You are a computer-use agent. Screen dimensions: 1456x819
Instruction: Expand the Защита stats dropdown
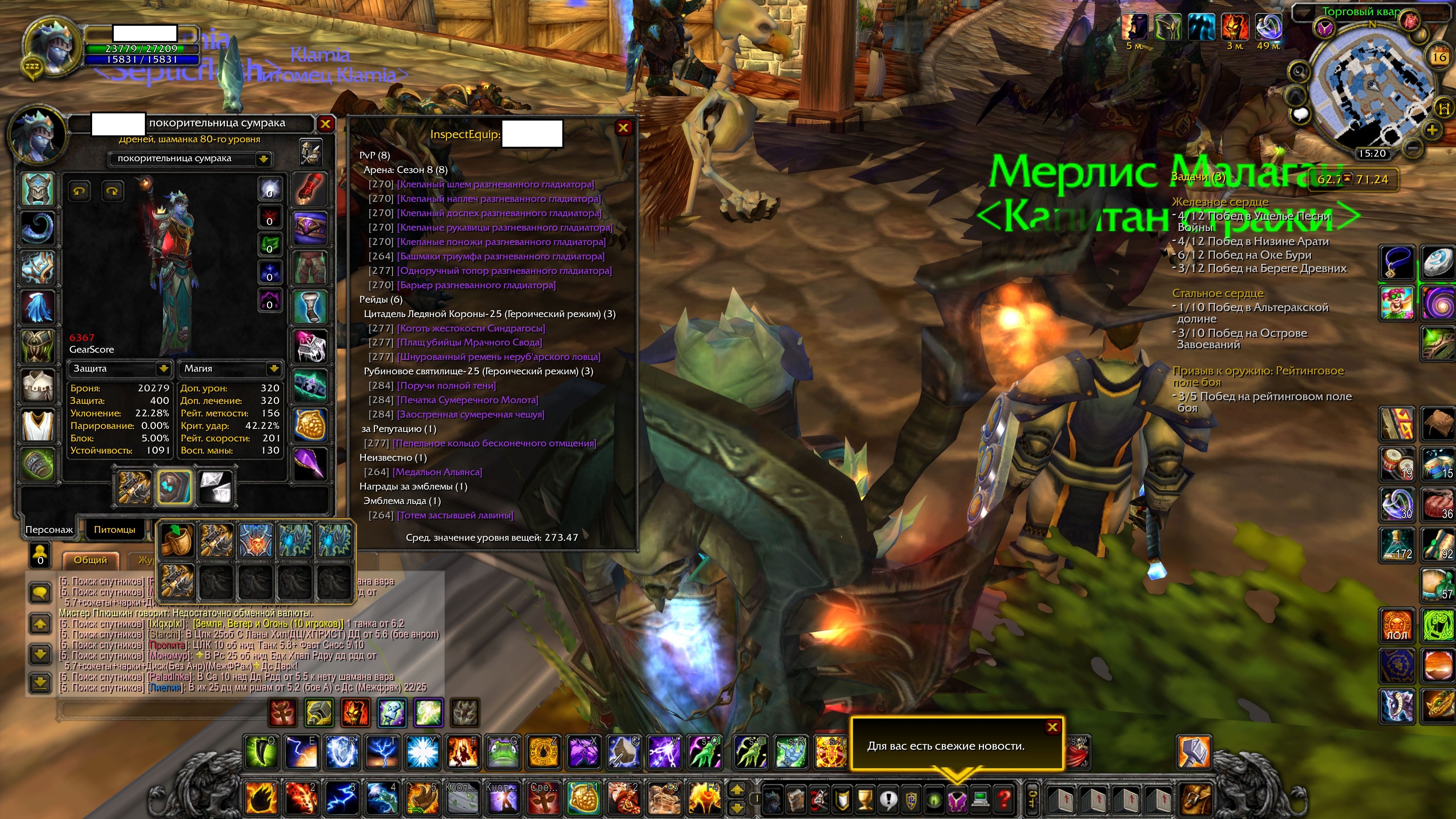pos(163,369)
